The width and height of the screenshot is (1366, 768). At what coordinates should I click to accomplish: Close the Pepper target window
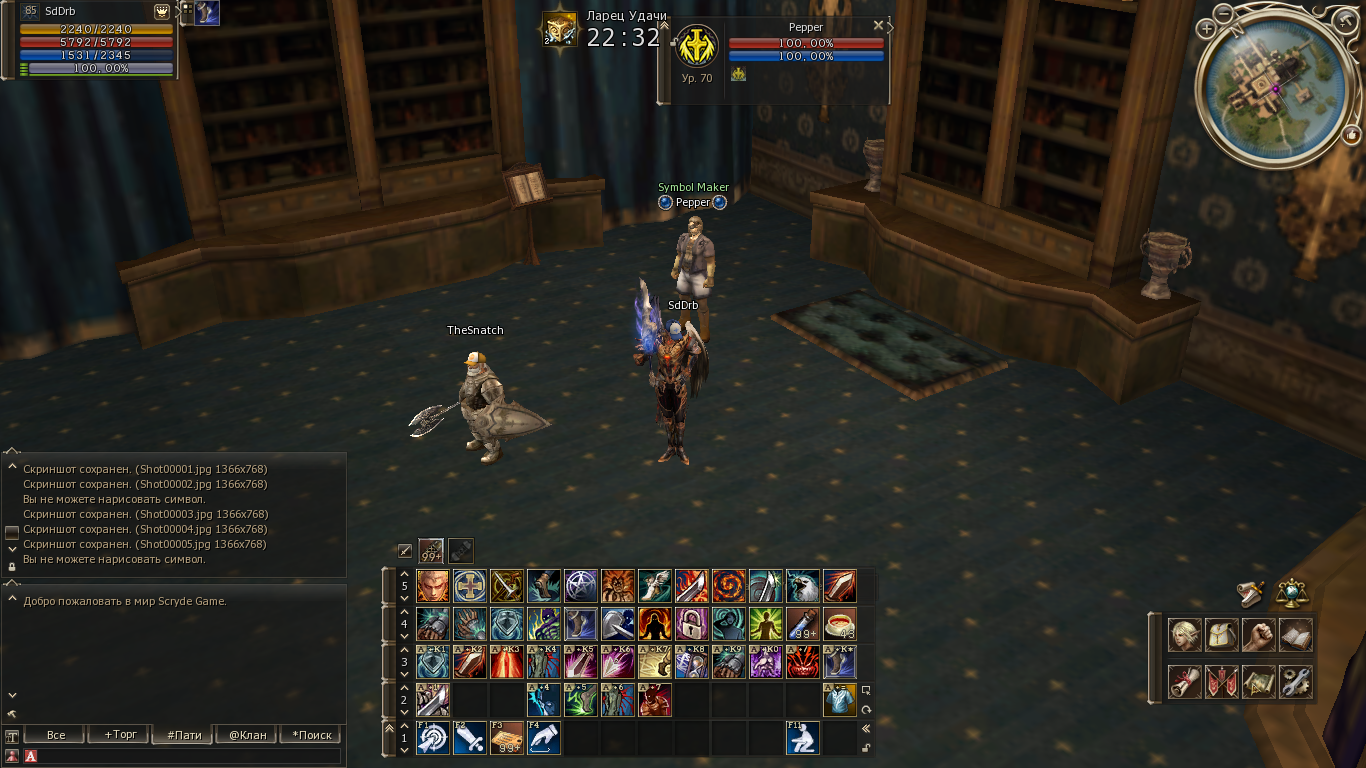tap(878, 25)
